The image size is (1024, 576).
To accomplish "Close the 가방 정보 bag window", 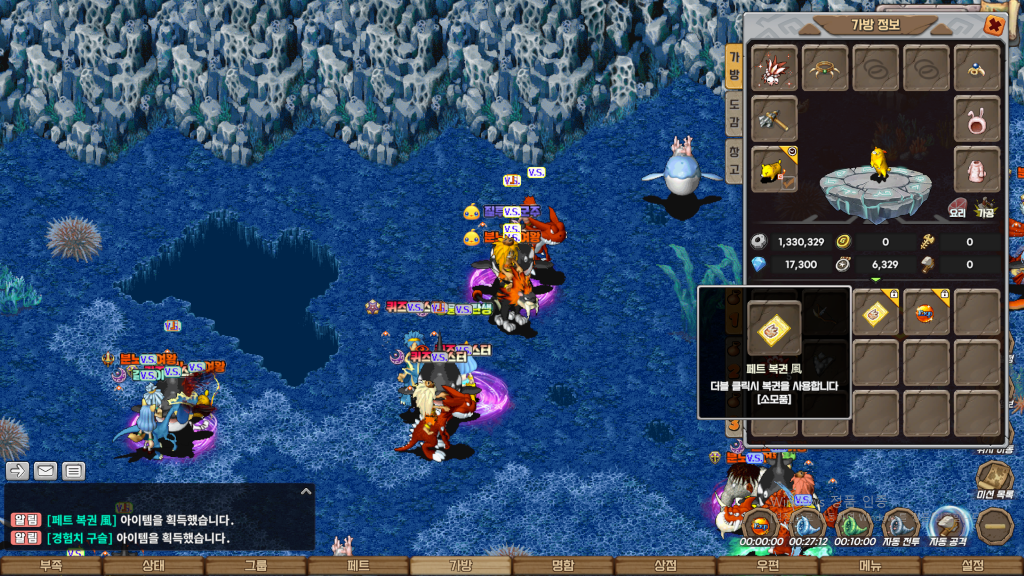I will [994, 26].
